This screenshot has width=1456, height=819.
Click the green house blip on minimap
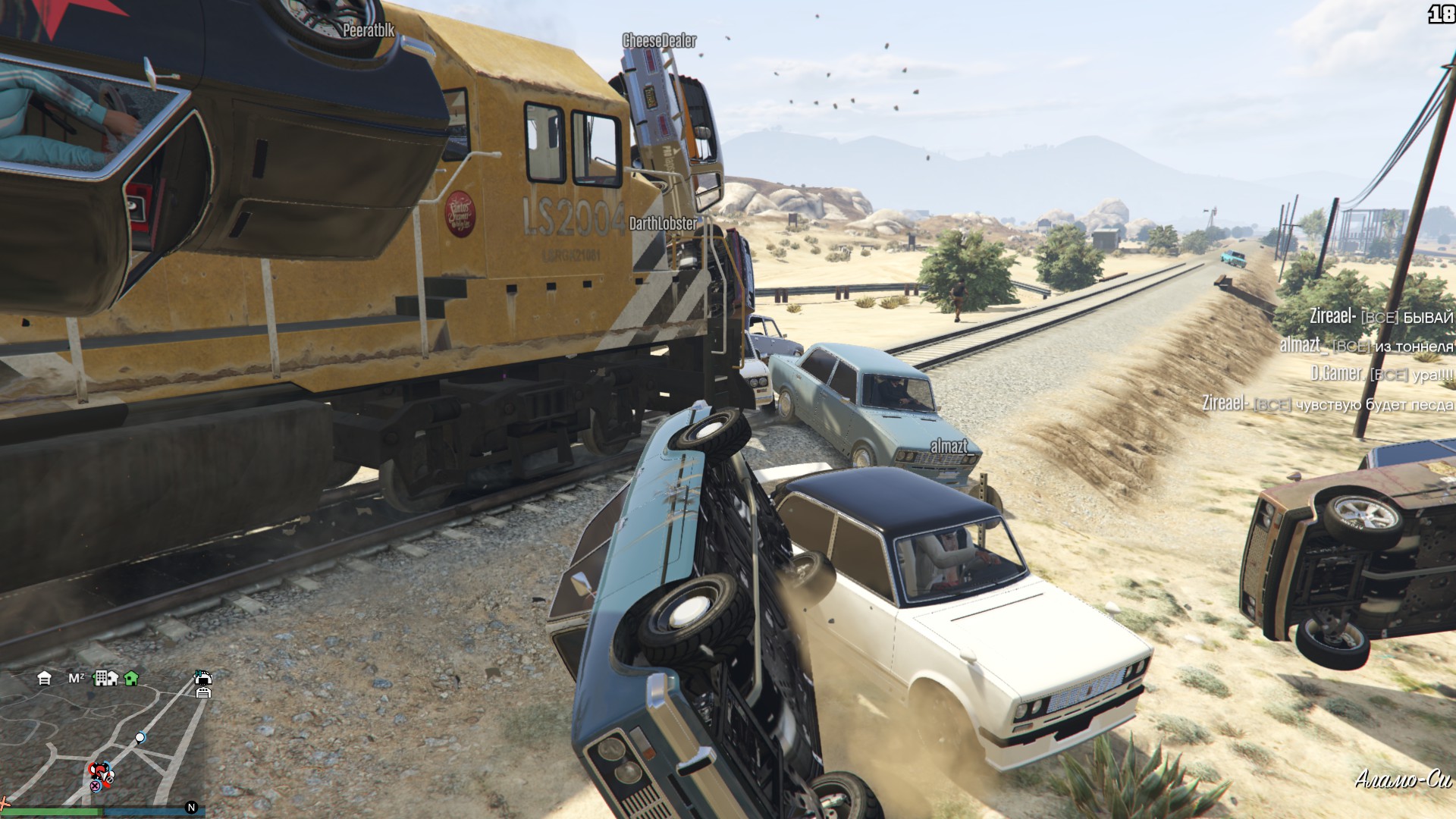[131, 678]
